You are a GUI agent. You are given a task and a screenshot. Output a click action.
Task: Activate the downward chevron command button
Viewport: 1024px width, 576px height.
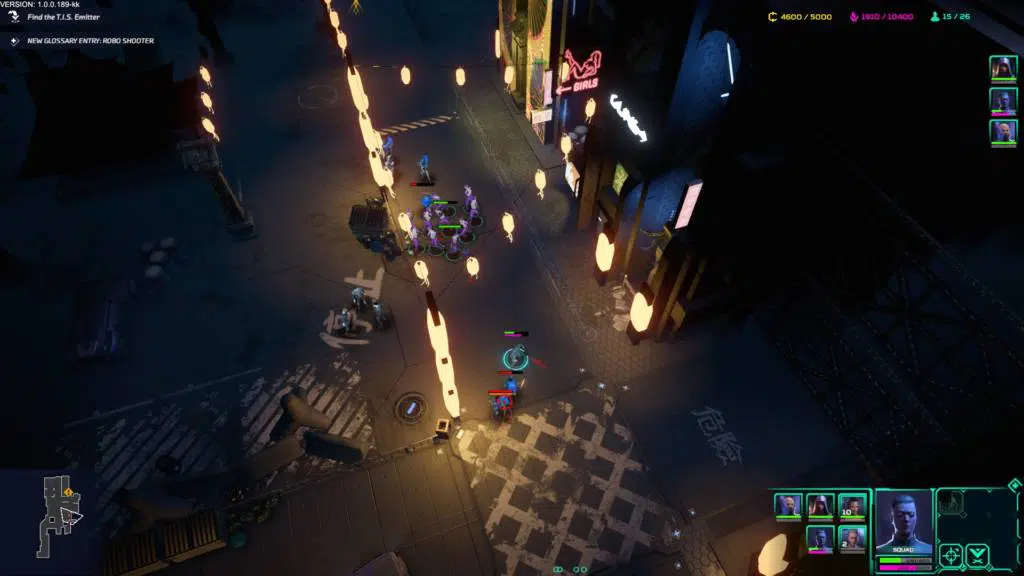977,553
